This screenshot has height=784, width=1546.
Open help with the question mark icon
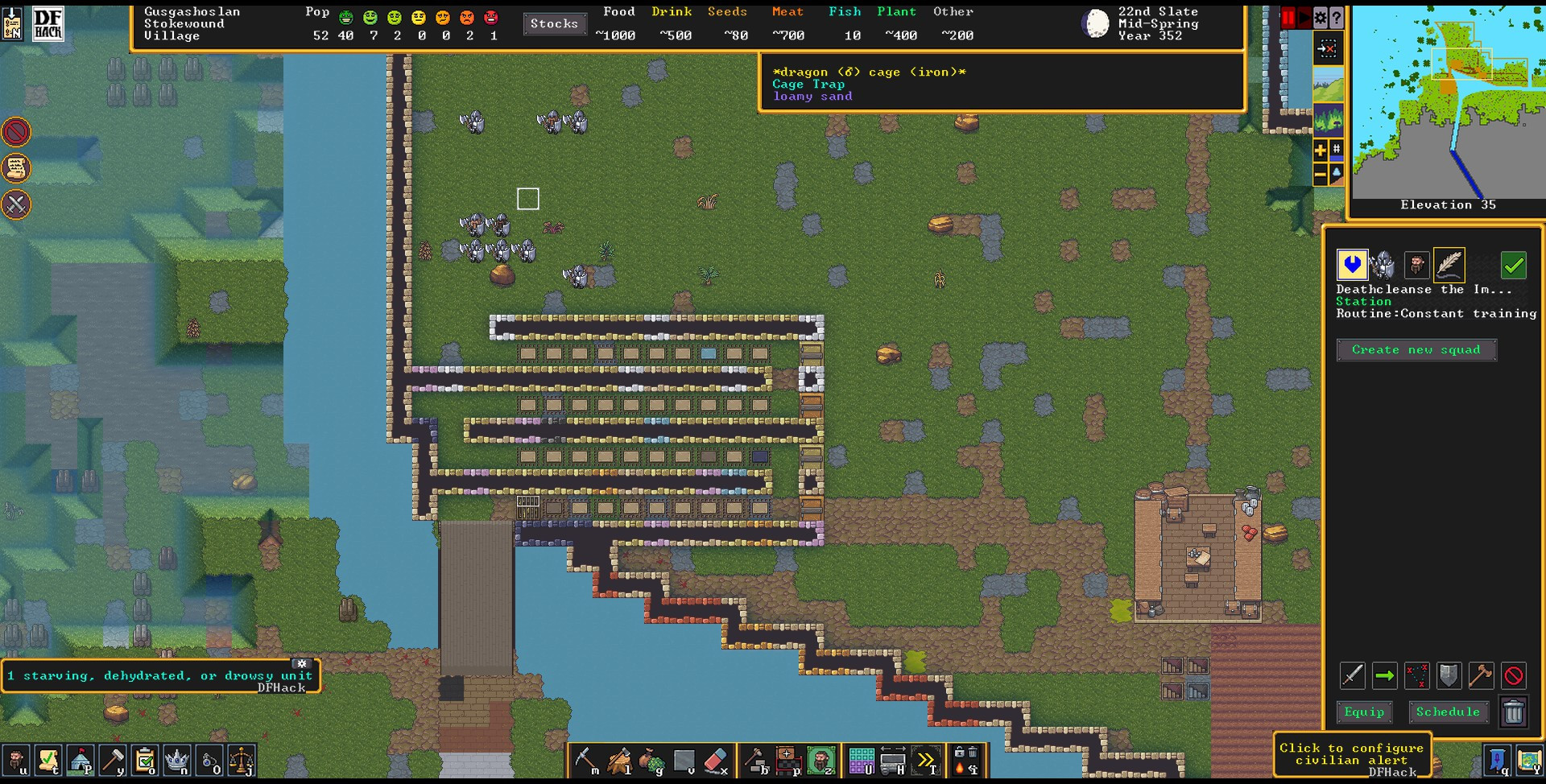coord(1337,18)
